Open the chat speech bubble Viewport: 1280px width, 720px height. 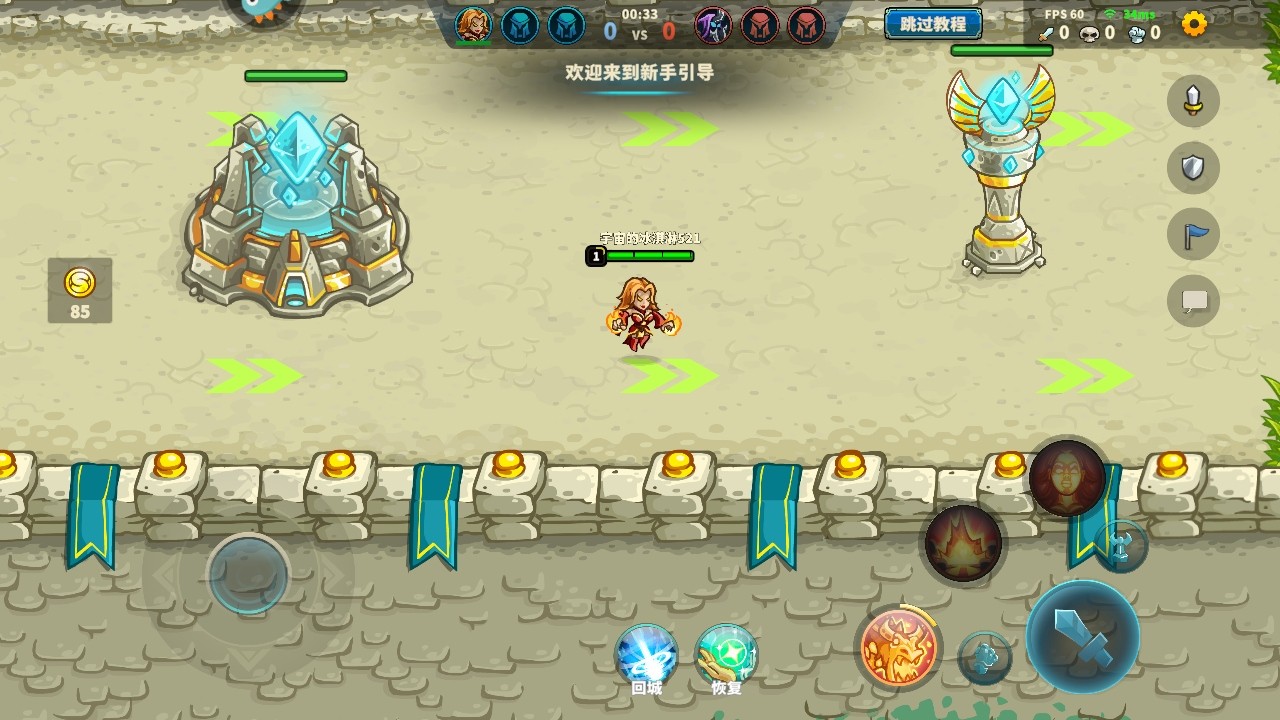[1193, 300]
